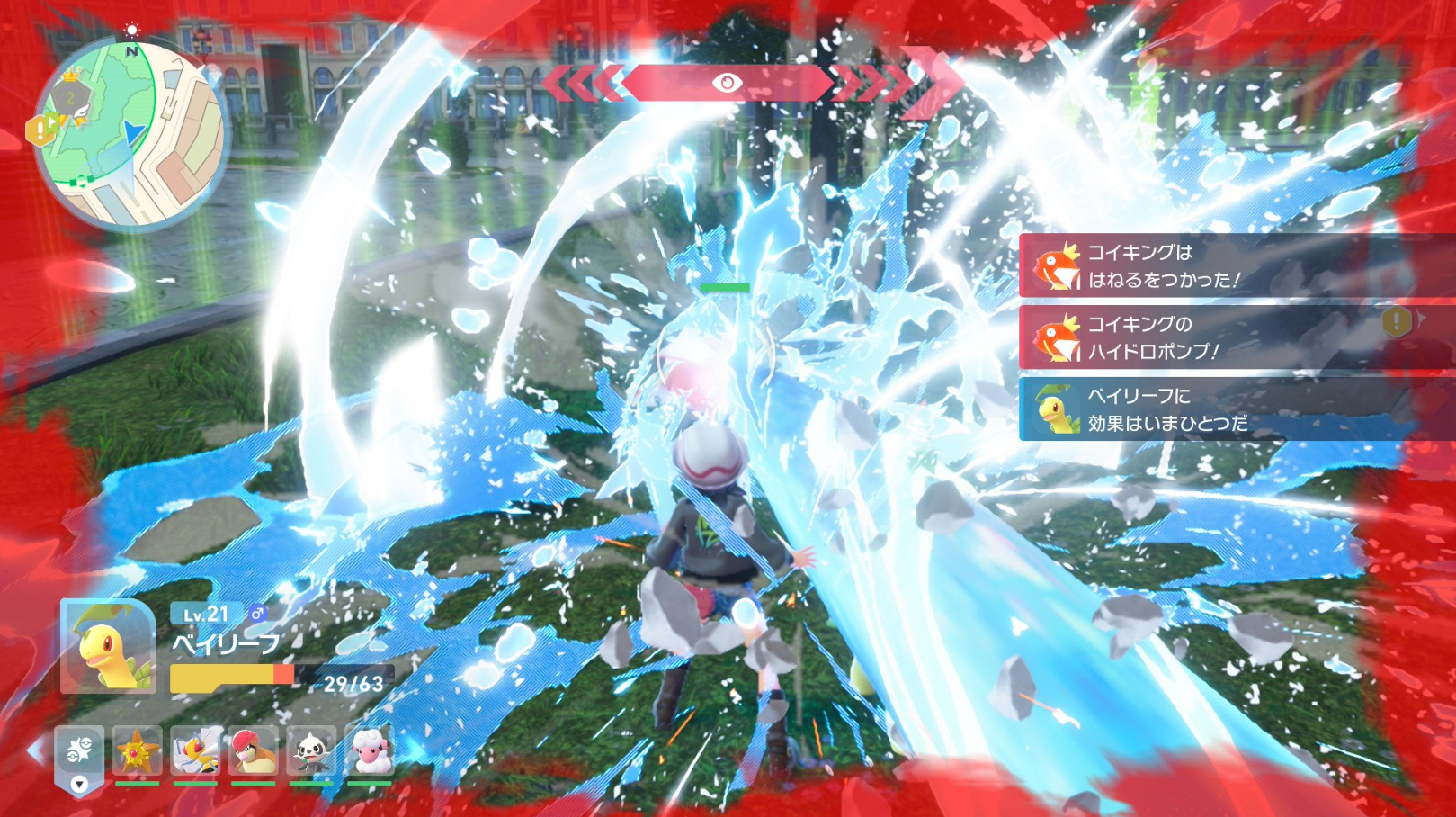Open the Poké Ball party swap button
The width and height of the screenshot is (1456, 817).
point(79,754)
